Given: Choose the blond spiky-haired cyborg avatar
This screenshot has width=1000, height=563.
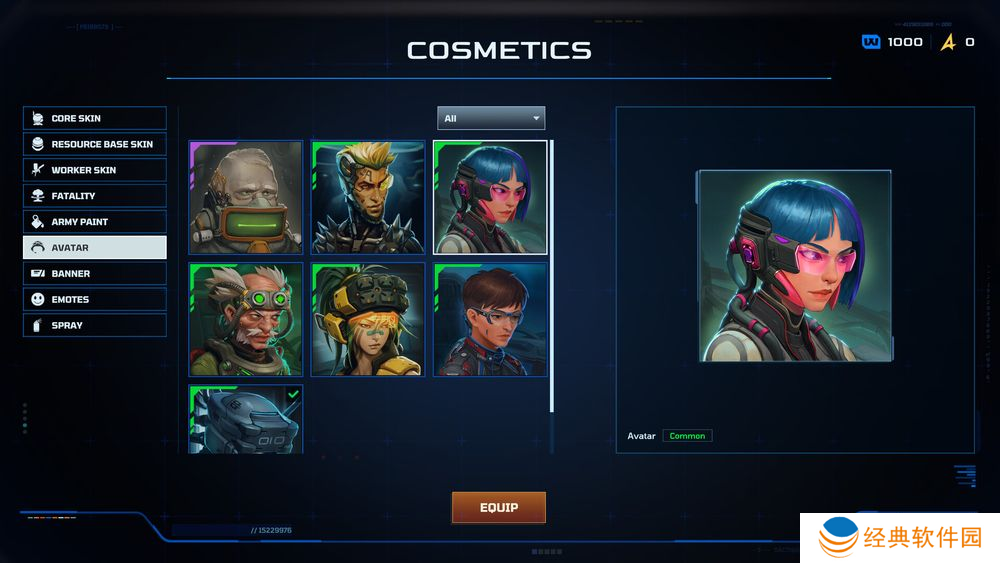Looking at the screenshot, I should coord(368,198).
